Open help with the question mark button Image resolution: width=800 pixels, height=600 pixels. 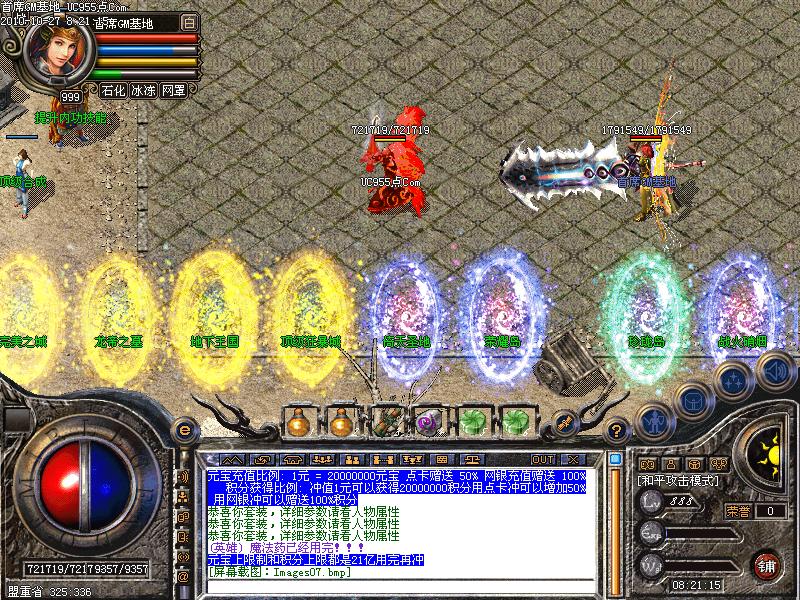pos(618,431)
